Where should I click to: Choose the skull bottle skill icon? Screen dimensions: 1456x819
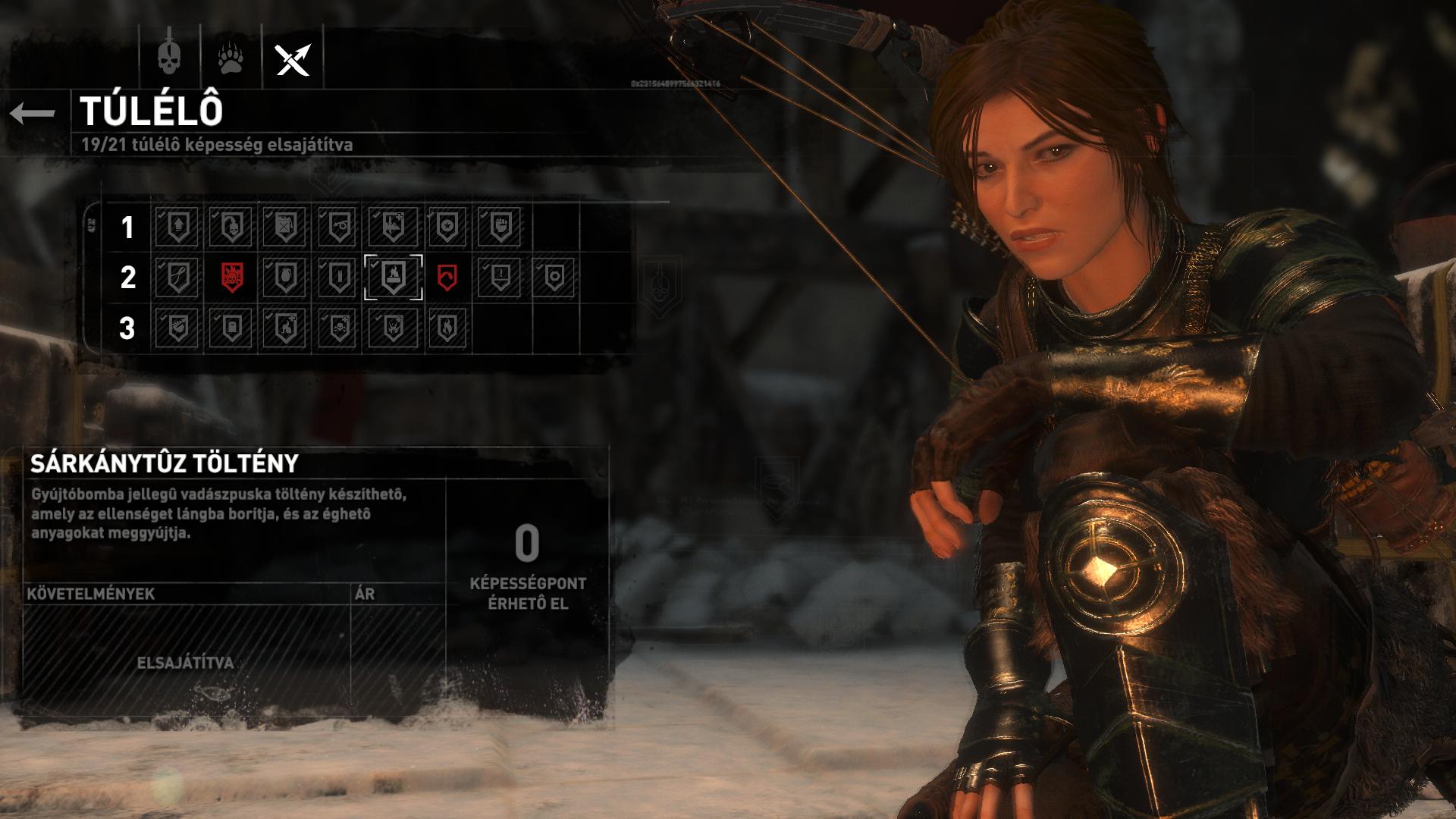231,227
